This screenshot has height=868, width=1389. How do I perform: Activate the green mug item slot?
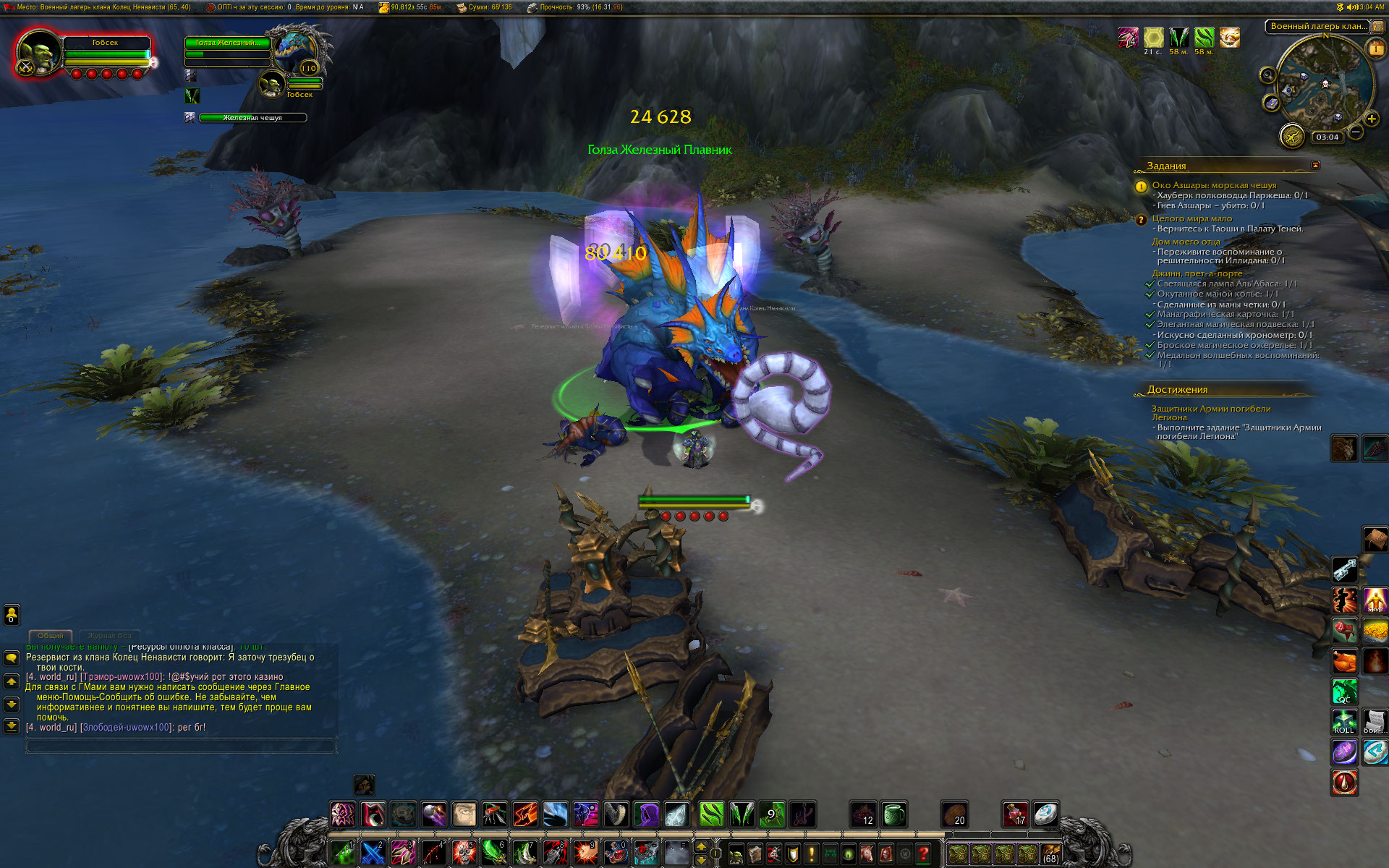coord(894,814)
